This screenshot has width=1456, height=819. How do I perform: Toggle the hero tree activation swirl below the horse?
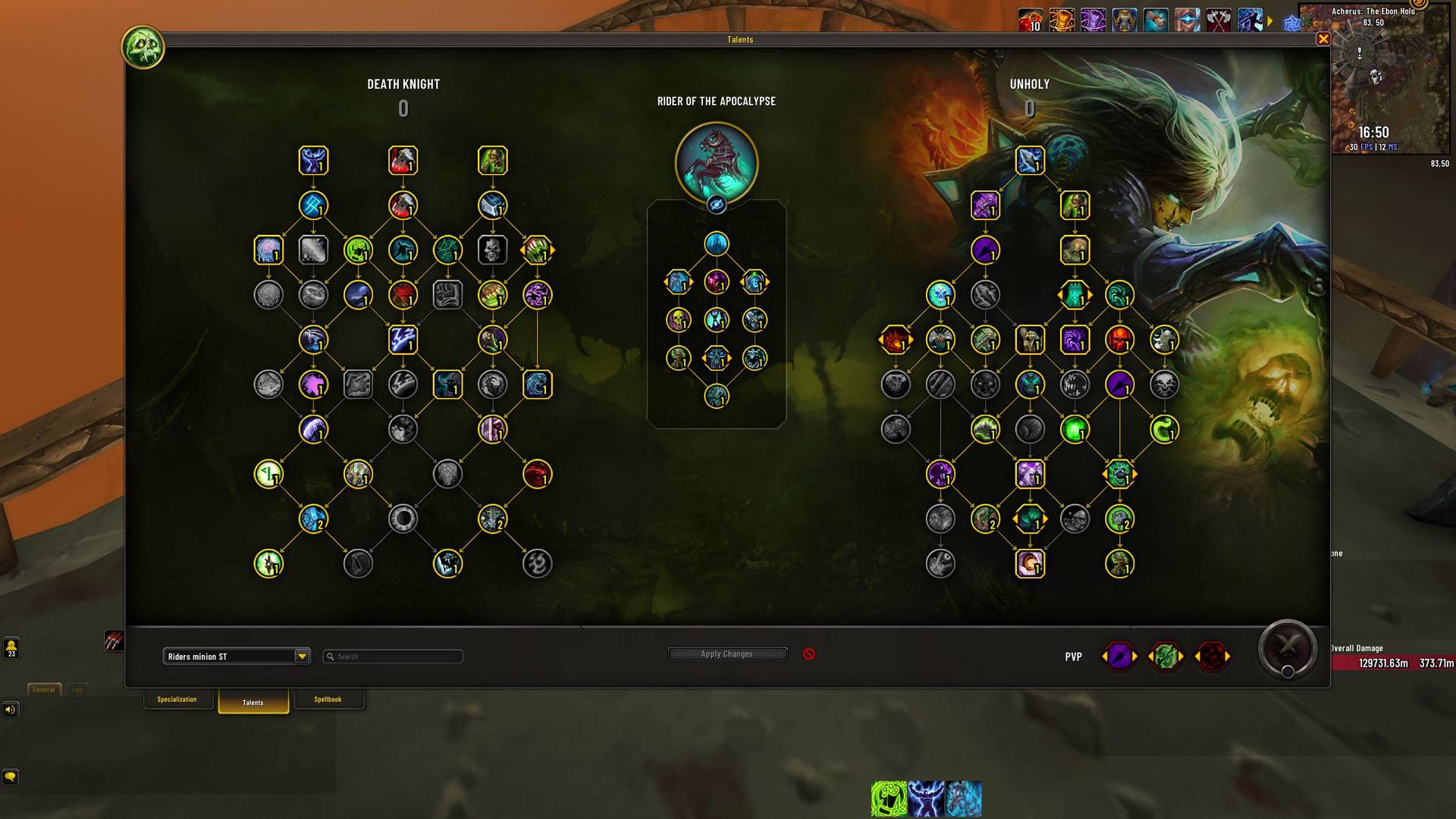[x=717, y=203]
